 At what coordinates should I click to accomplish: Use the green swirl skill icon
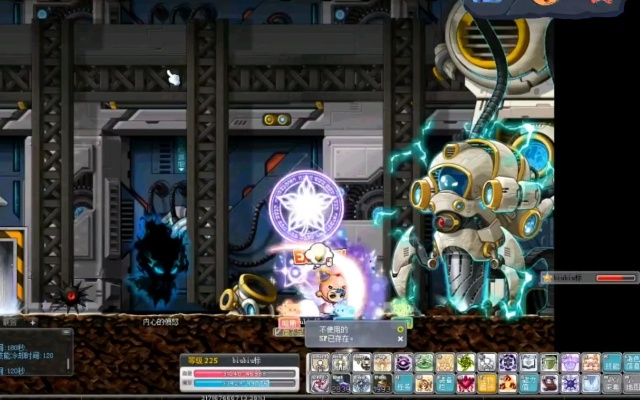coord(423,364)
